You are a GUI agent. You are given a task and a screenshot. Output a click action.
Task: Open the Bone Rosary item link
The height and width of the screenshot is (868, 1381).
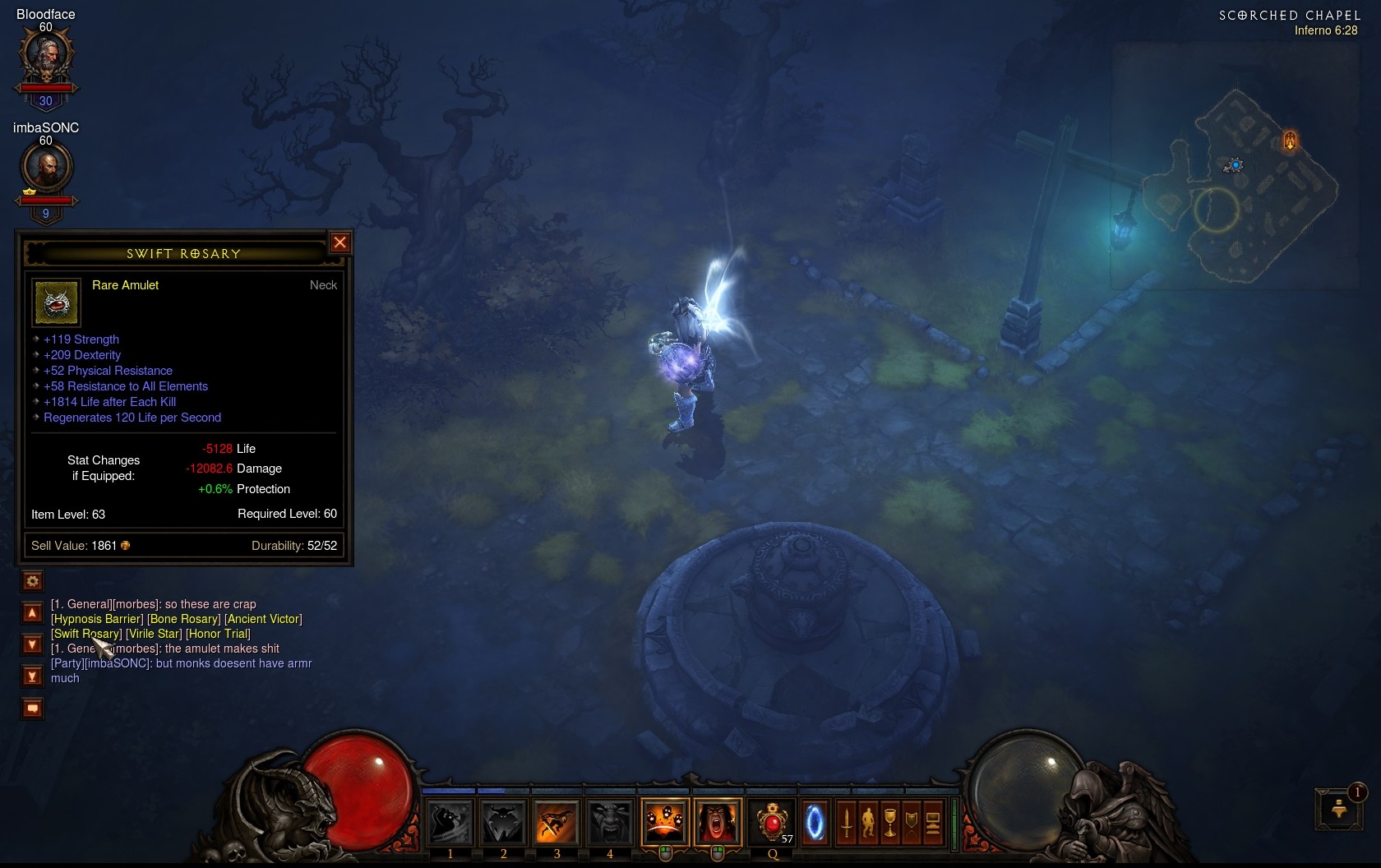[x=184, y=619]
